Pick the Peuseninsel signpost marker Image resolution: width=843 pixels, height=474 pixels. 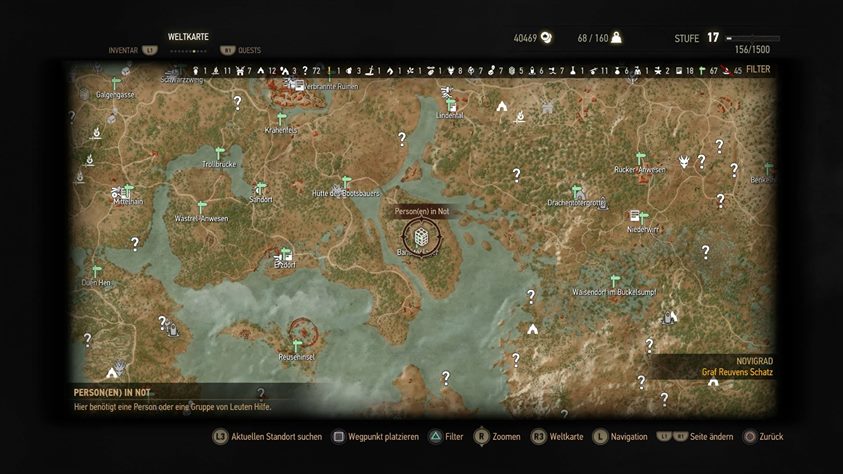[x=297, y=344]
